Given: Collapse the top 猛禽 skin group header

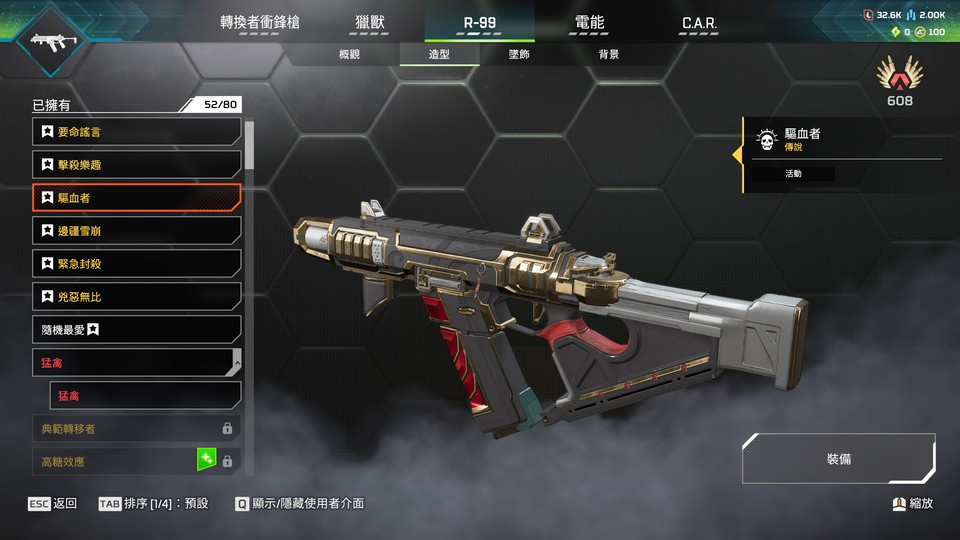Looking at the screenshot, I should (136, 362).
